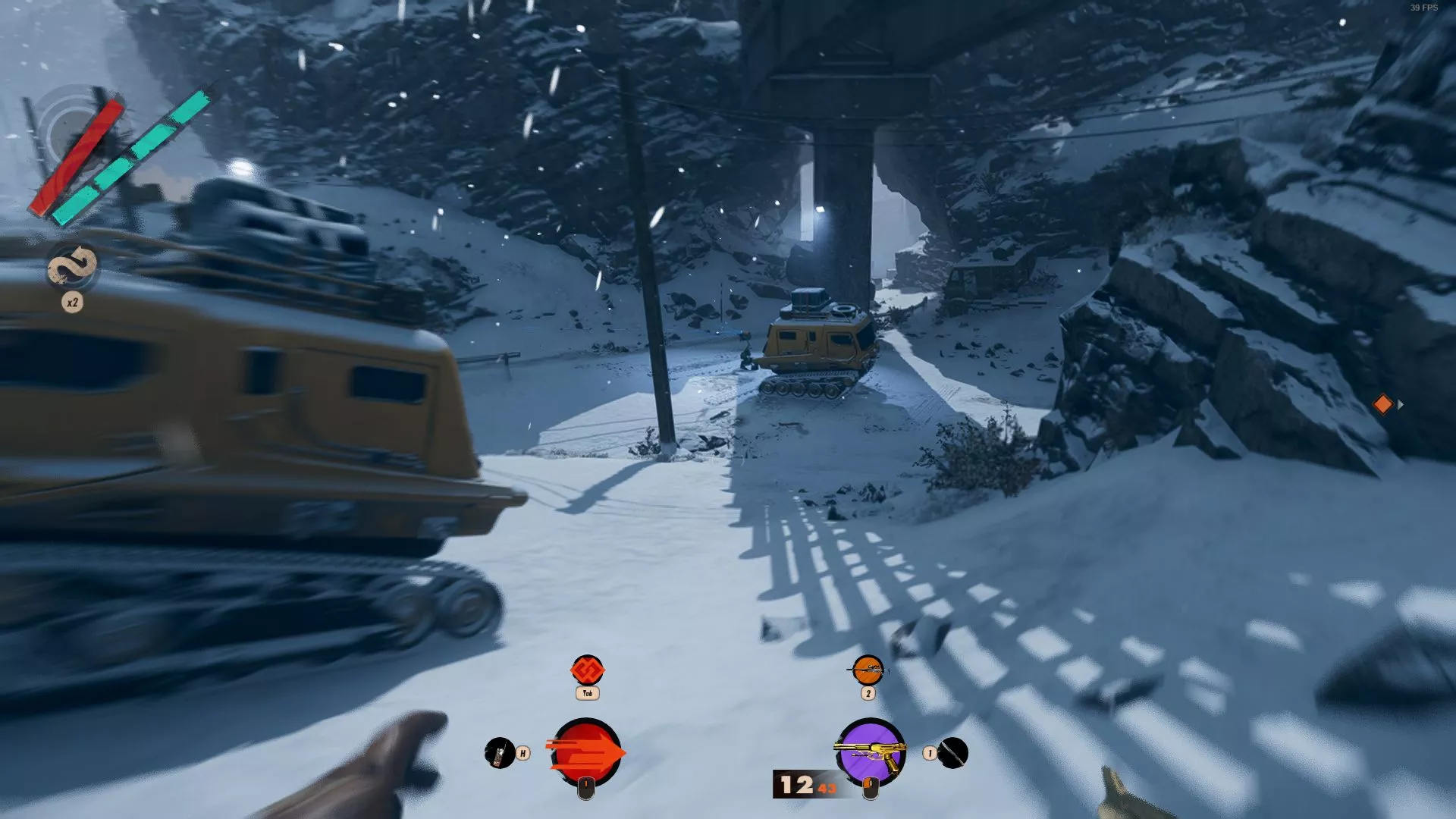
Task: Click the 39 FPS counter readout
Action: click(1424, 8)
